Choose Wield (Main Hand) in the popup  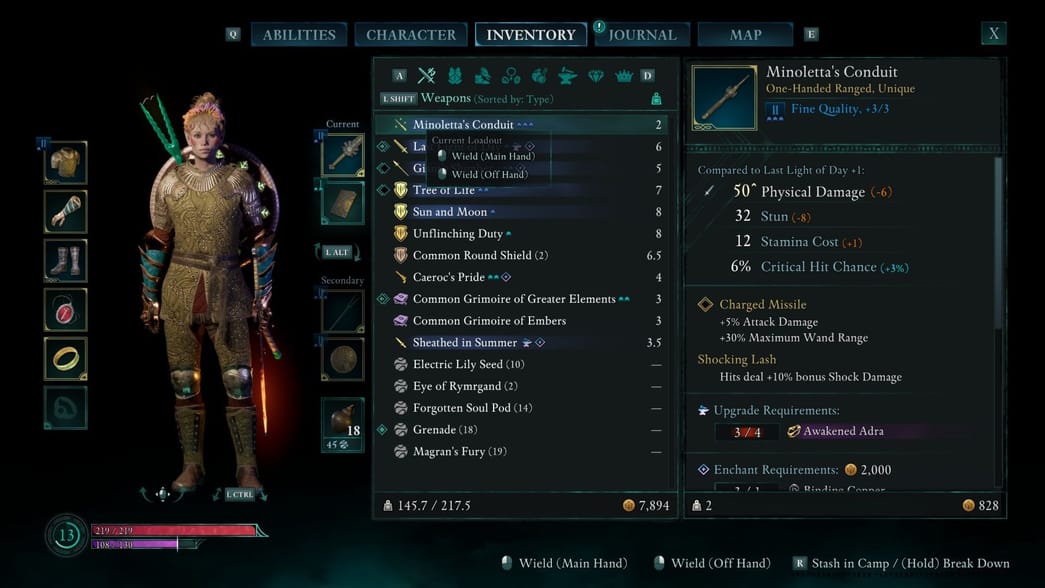click(x=492, y=156)
